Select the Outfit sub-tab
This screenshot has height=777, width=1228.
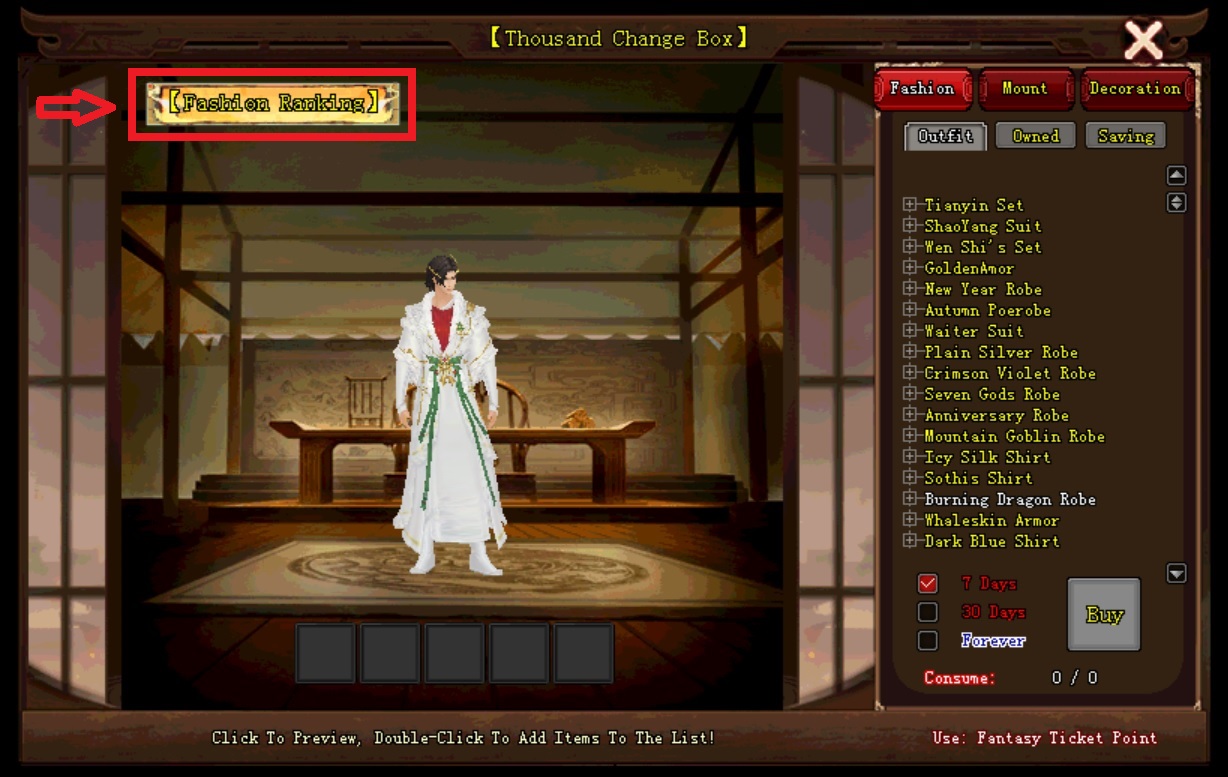(x=945, y=136)
